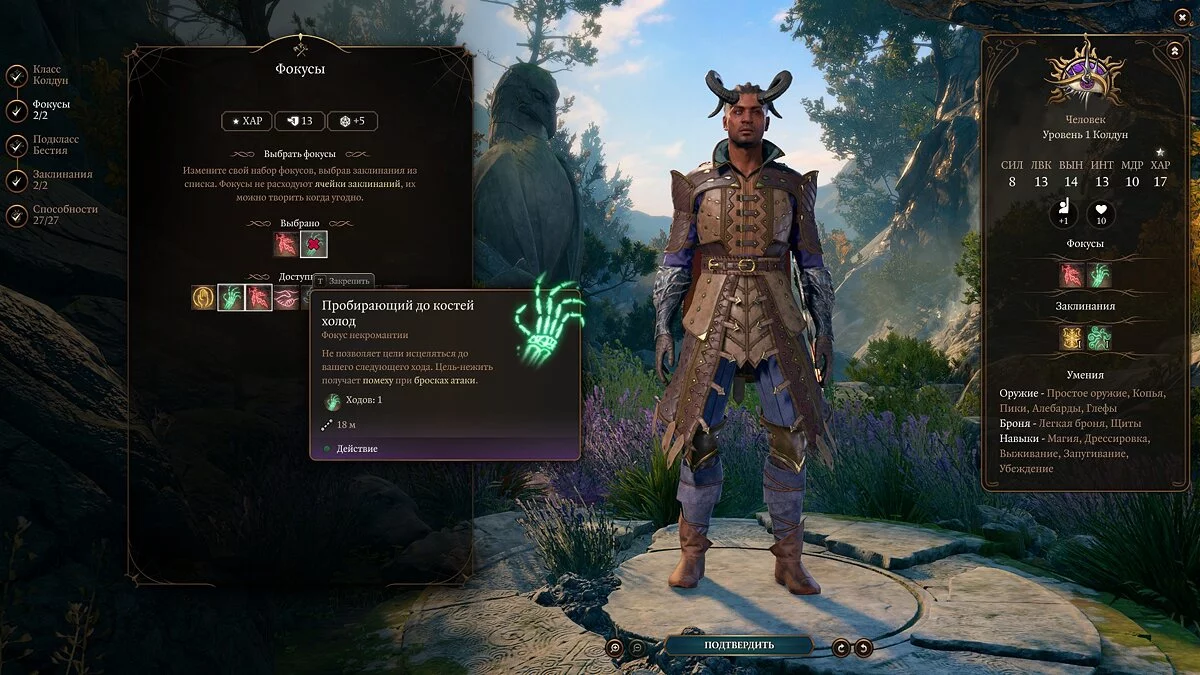Click the ХАР spellcasting ability chip

(x=246, y=121)
